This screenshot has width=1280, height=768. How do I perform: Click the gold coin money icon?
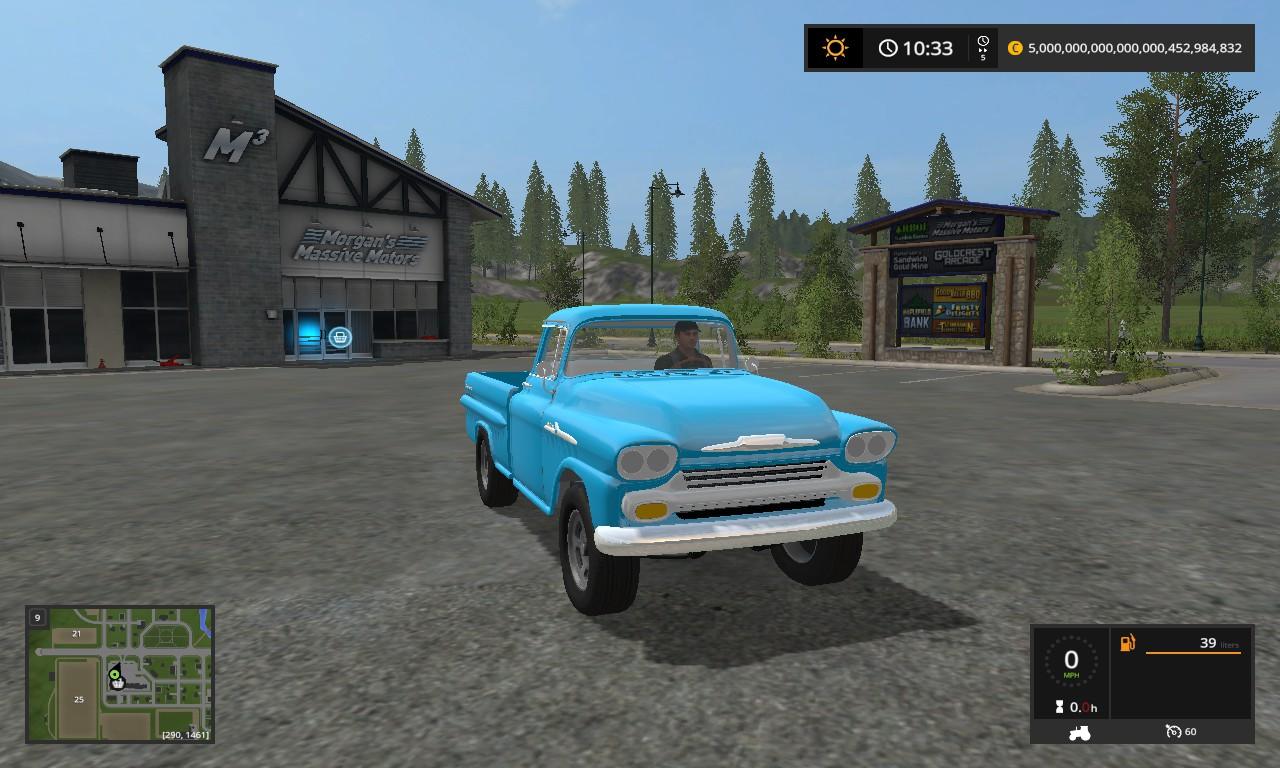1015,48
